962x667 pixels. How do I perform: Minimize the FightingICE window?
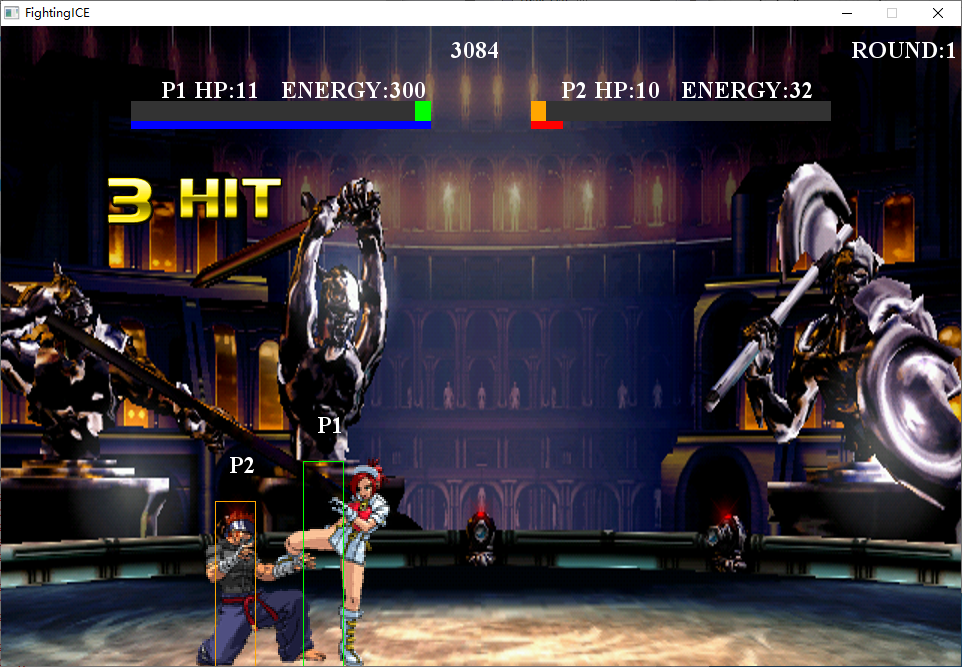(x=847, y=13)
